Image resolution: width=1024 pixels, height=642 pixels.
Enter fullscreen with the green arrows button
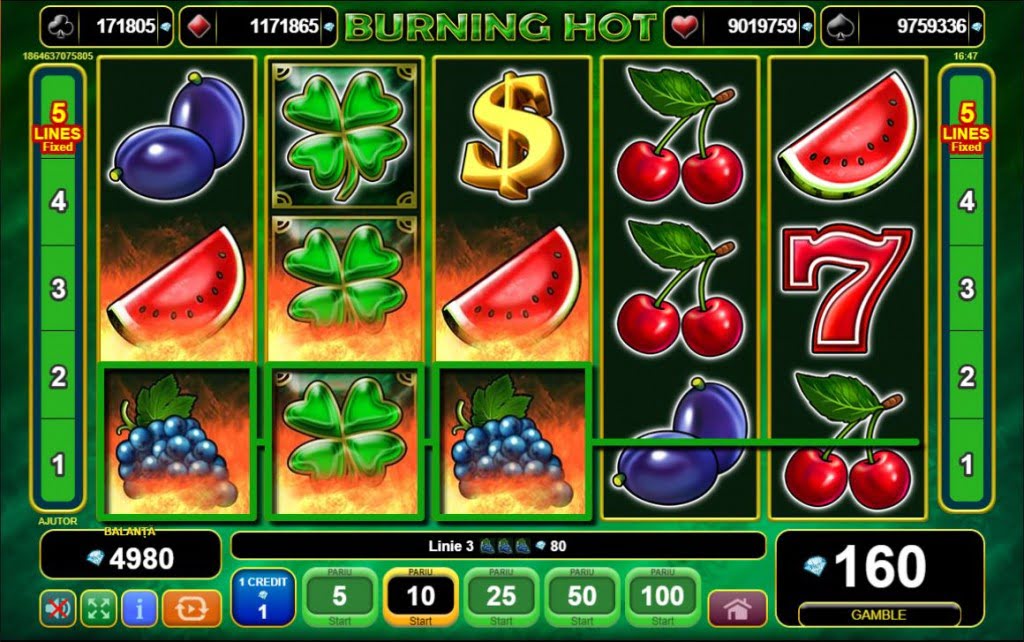tap(97, 607)
